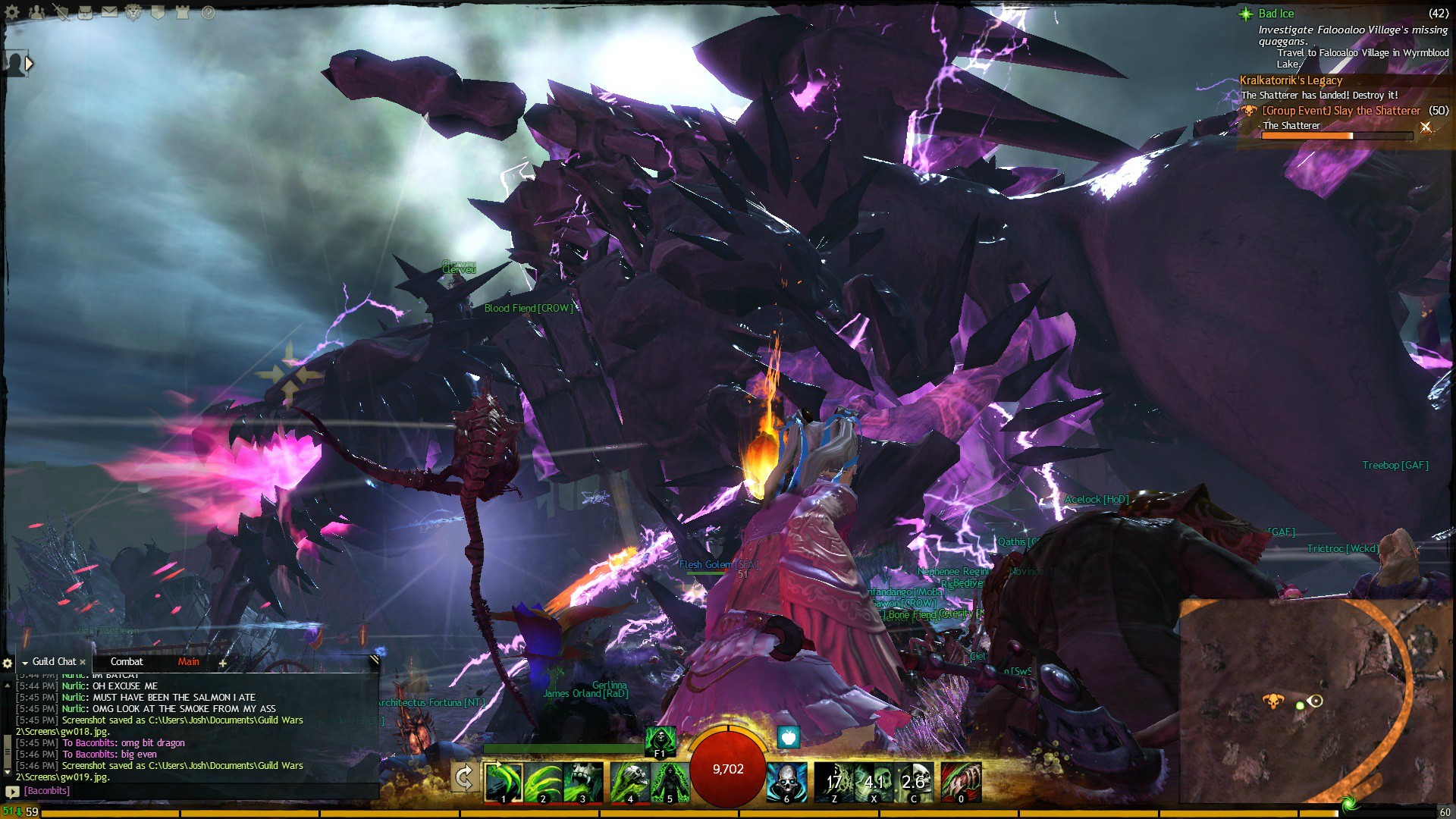This screenshot has width=1456, height=819.
Task: Activate the Death Shroud F1 skill
Action: [x=660, y=741]
